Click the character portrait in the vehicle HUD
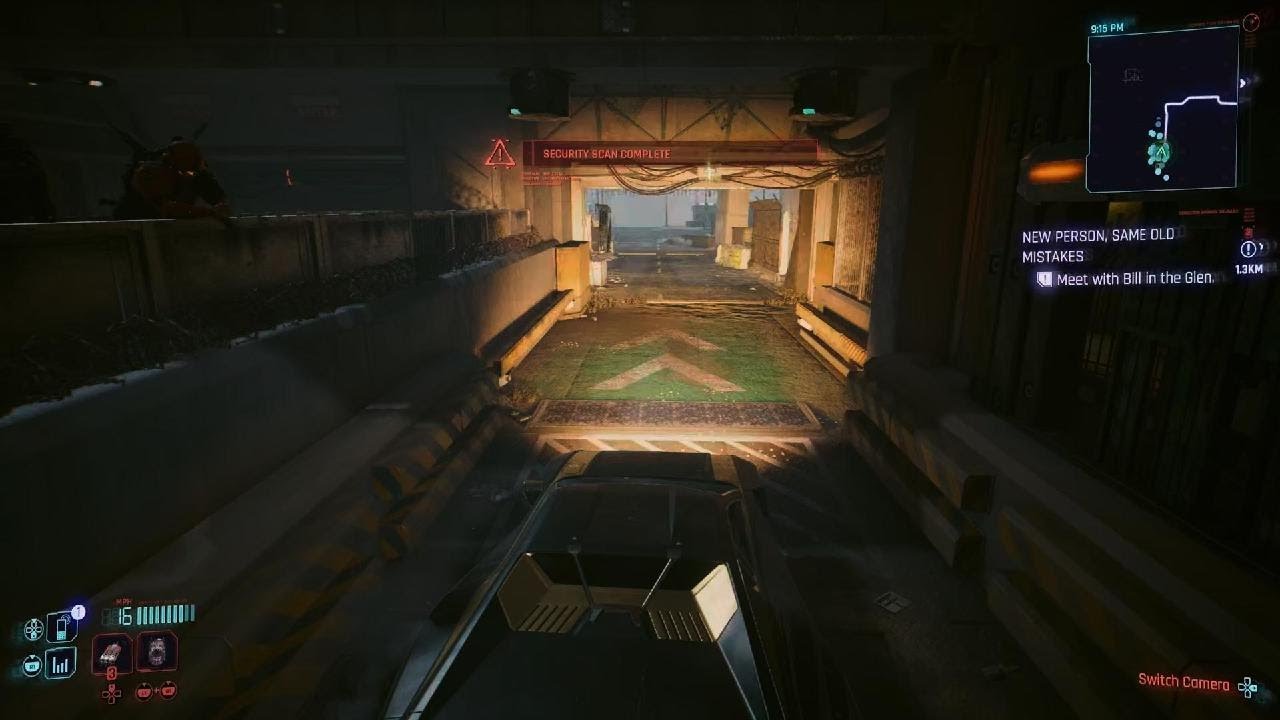Image resolution: width=1280 pixels, height=720 pixels. (158, 653)
